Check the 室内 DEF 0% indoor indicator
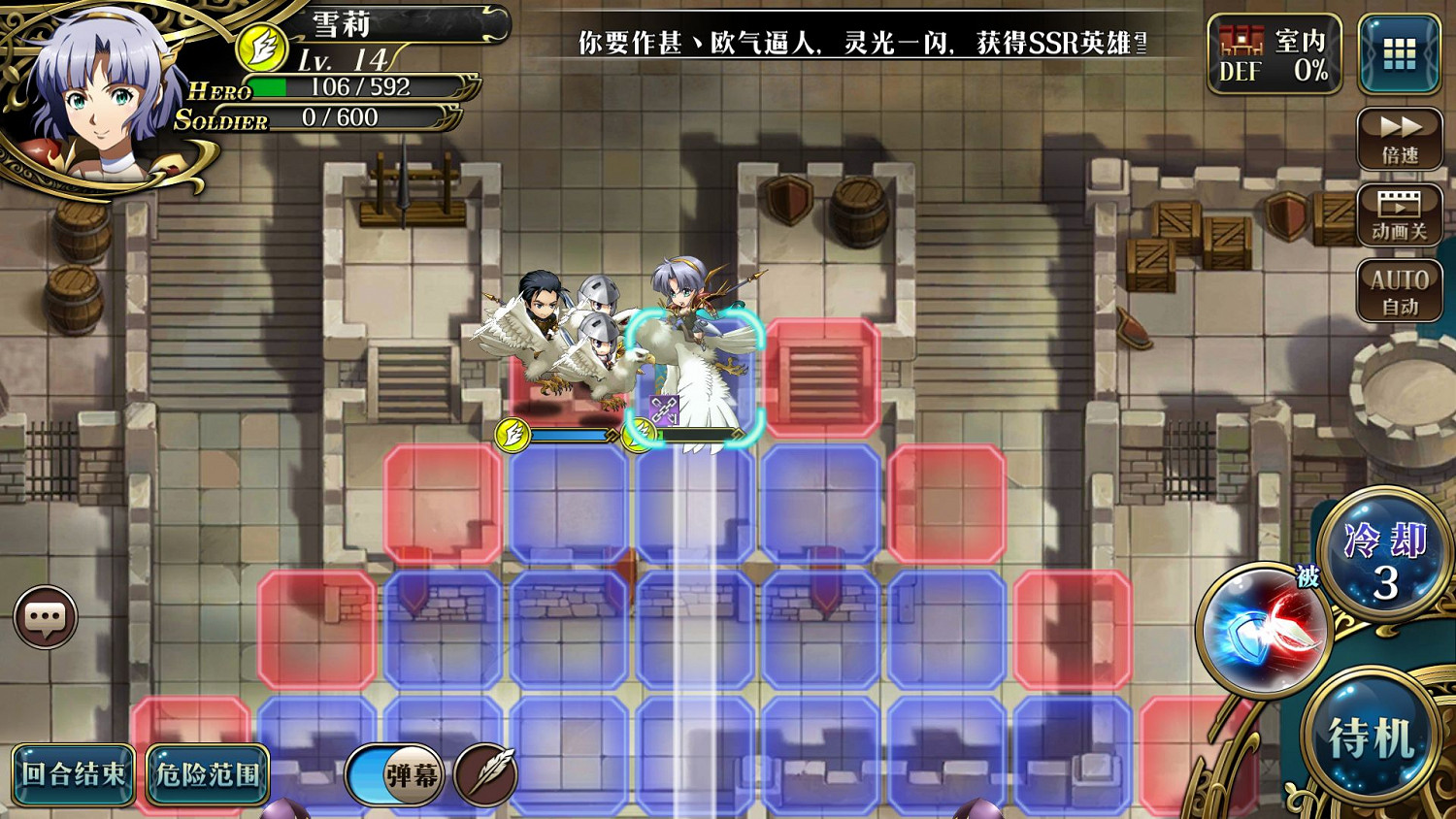 point(1274,53)
